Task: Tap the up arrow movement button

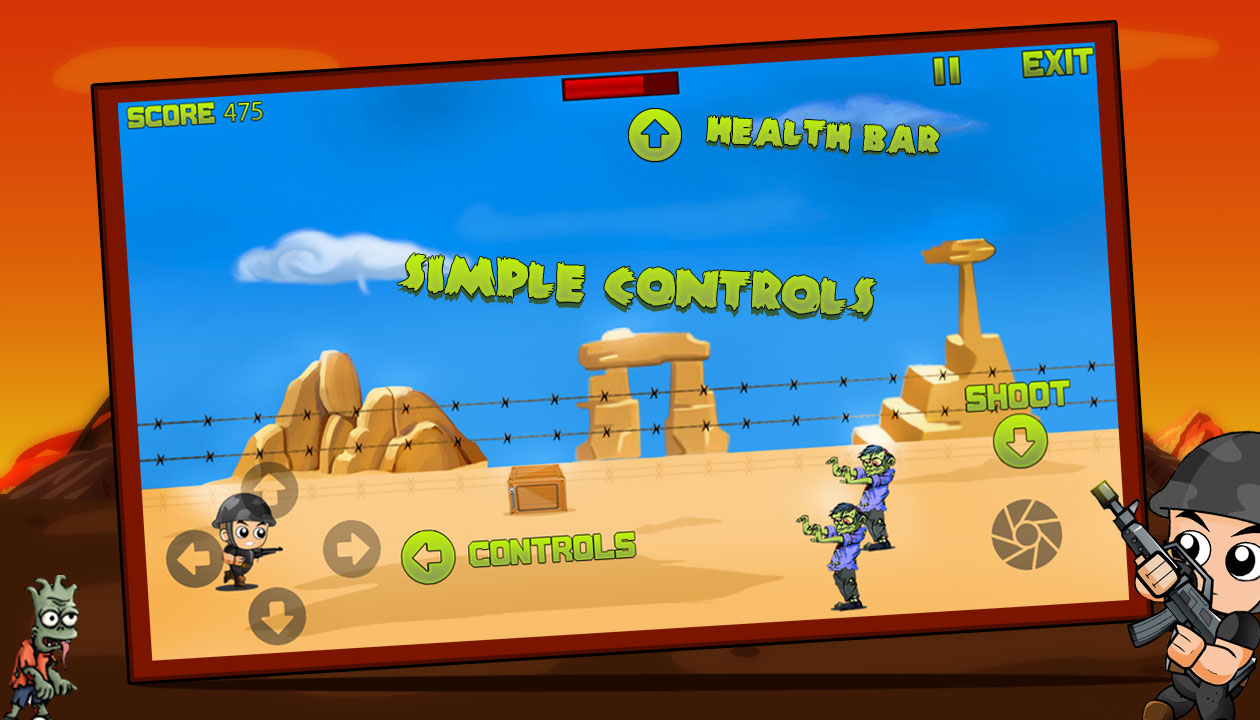Action: (270, 490)
